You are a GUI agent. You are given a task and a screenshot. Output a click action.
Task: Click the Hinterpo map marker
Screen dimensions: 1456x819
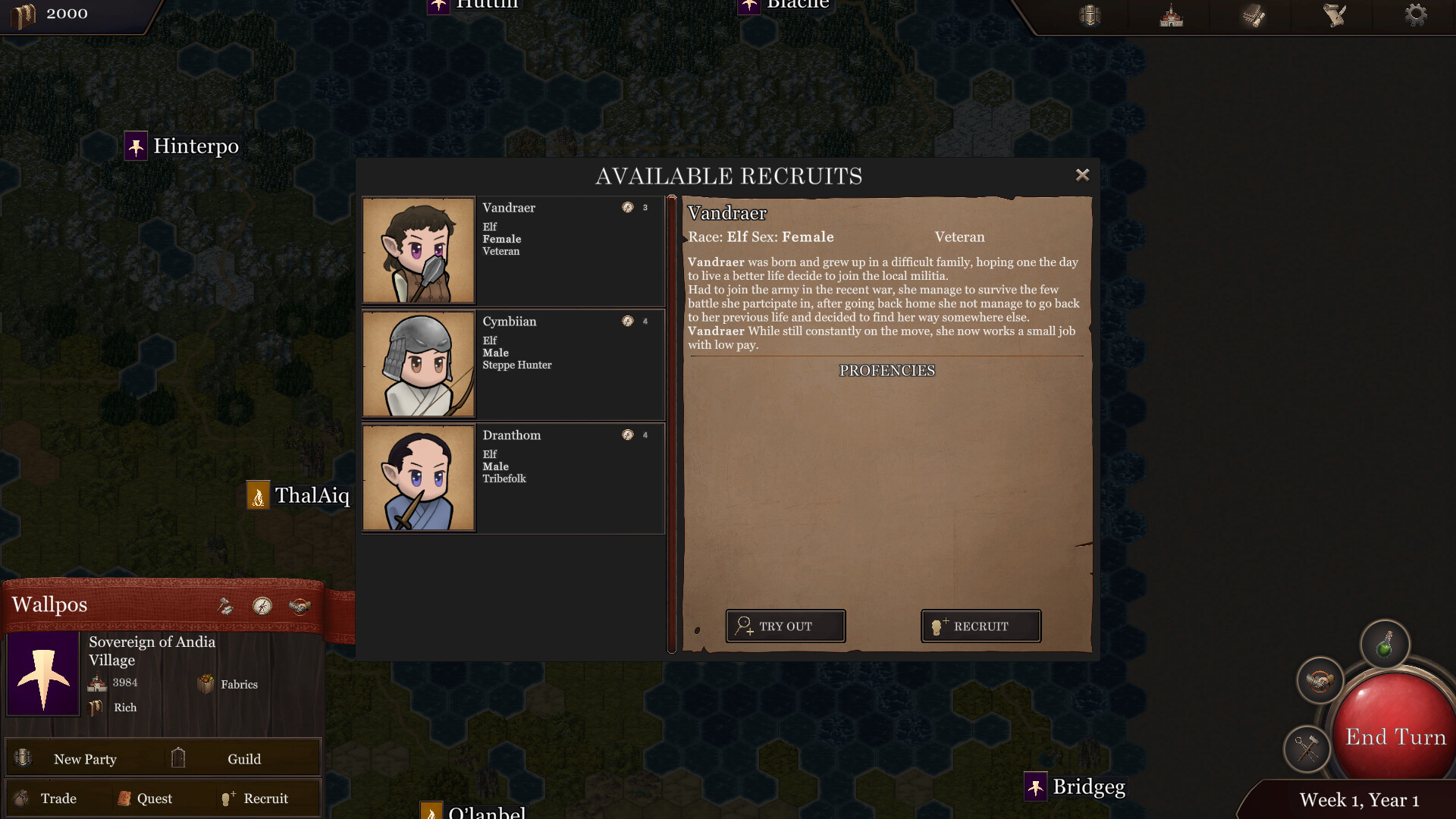135,146
